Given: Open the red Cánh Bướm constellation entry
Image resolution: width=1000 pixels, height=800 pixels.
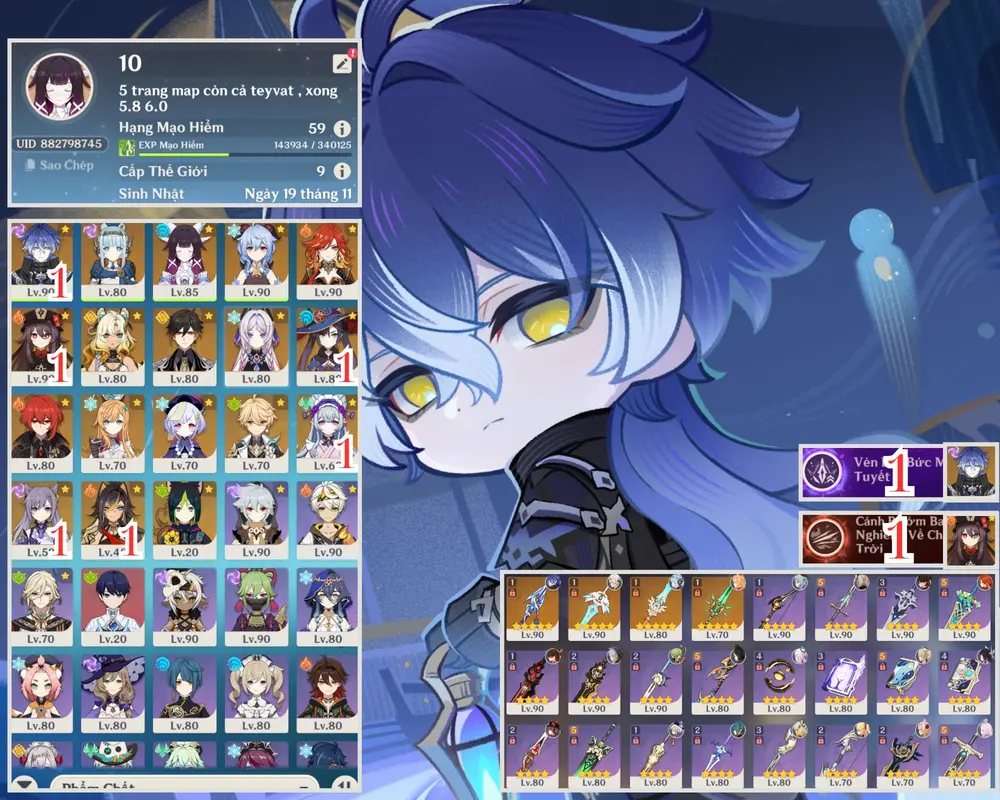Looking at the screenshot, I should point(871,539).
